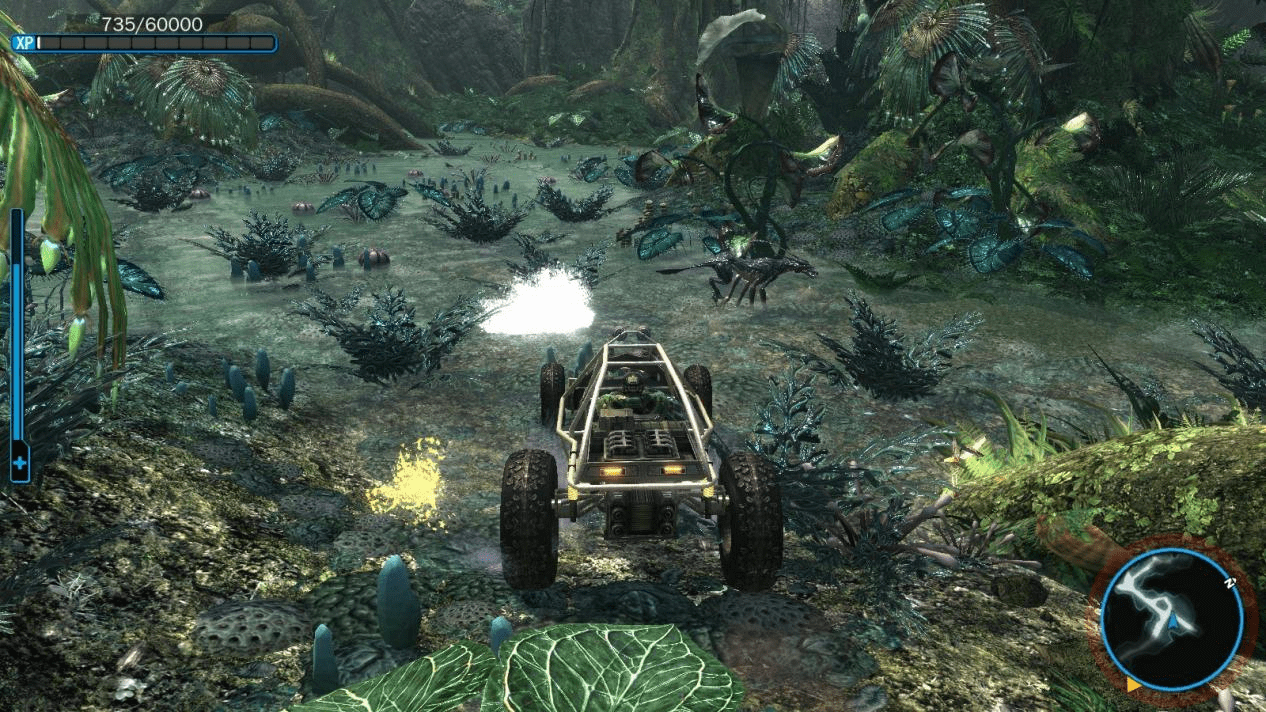This screenshot has height=712, width=1266.
Task: Click the XP badge icon
Action: pos(24,43)
